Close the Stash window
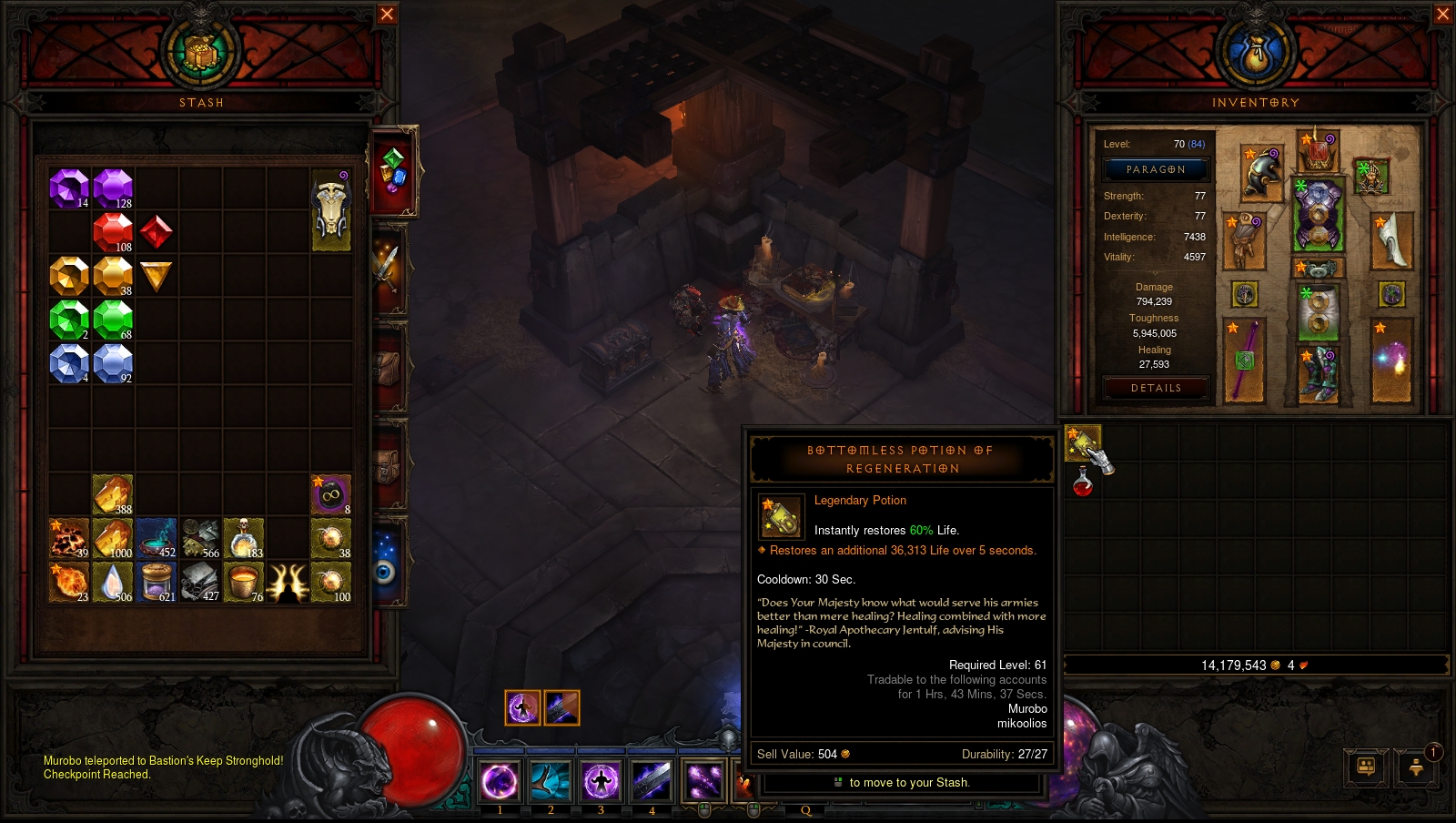This screenshot has width=1456, height=823. tap(387, 14)
